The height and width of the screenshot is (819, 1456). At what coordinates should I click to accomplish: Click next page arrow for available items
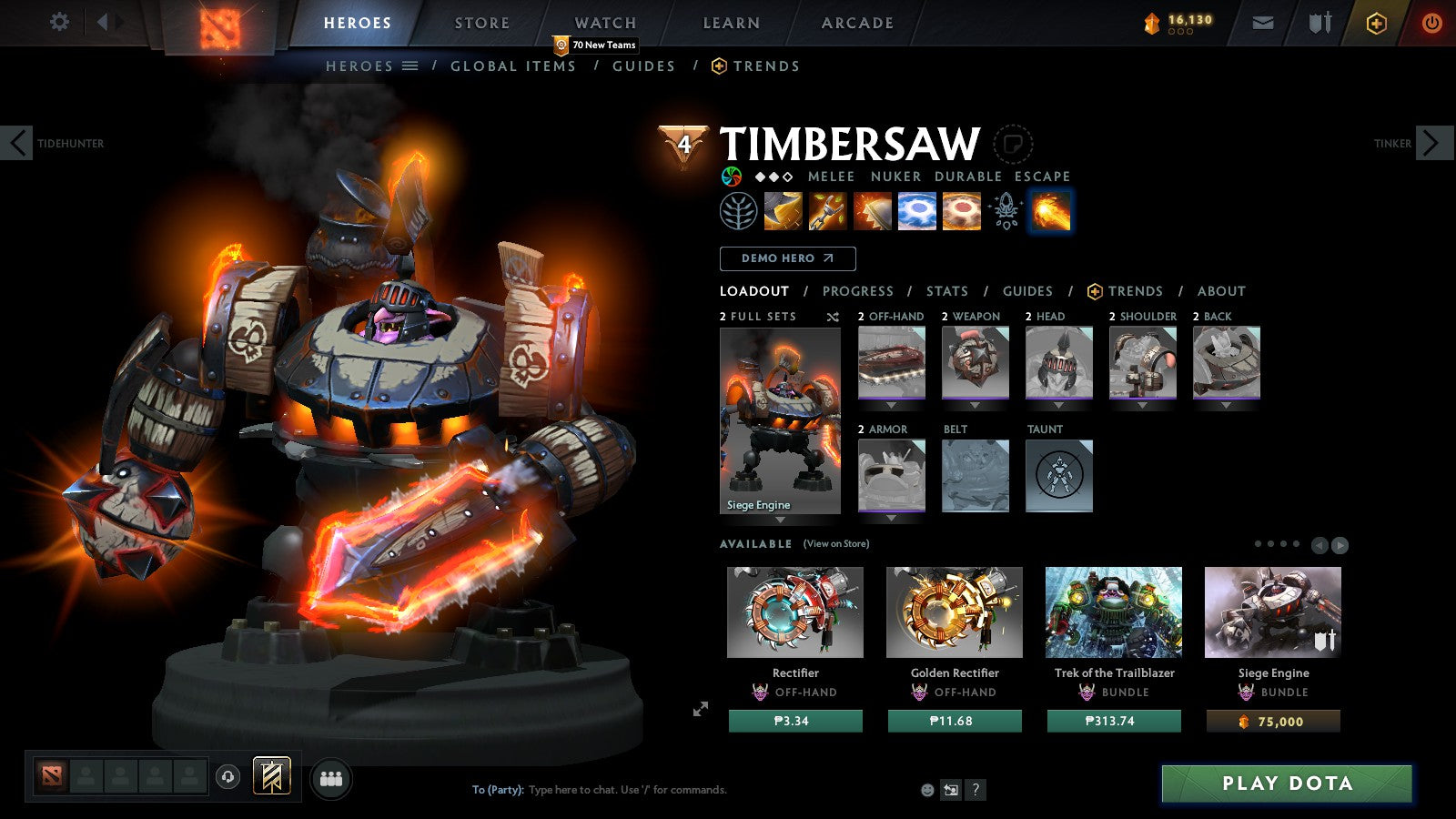coord(1340,546)
